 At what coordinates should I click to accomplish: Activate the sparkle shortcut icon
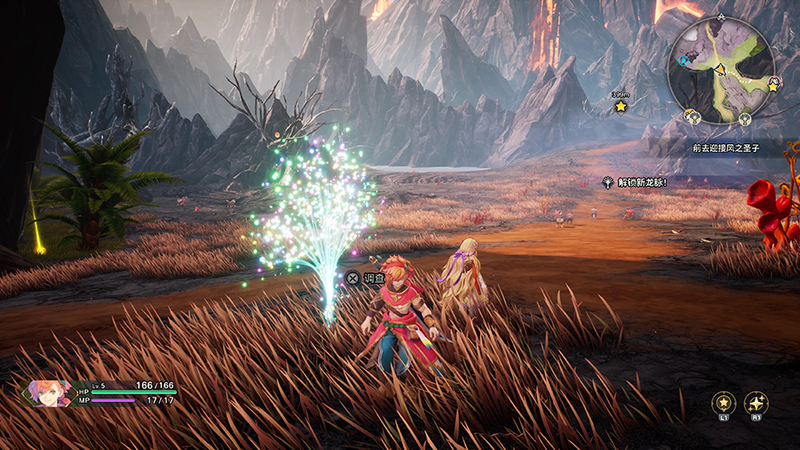click(757, 402)
